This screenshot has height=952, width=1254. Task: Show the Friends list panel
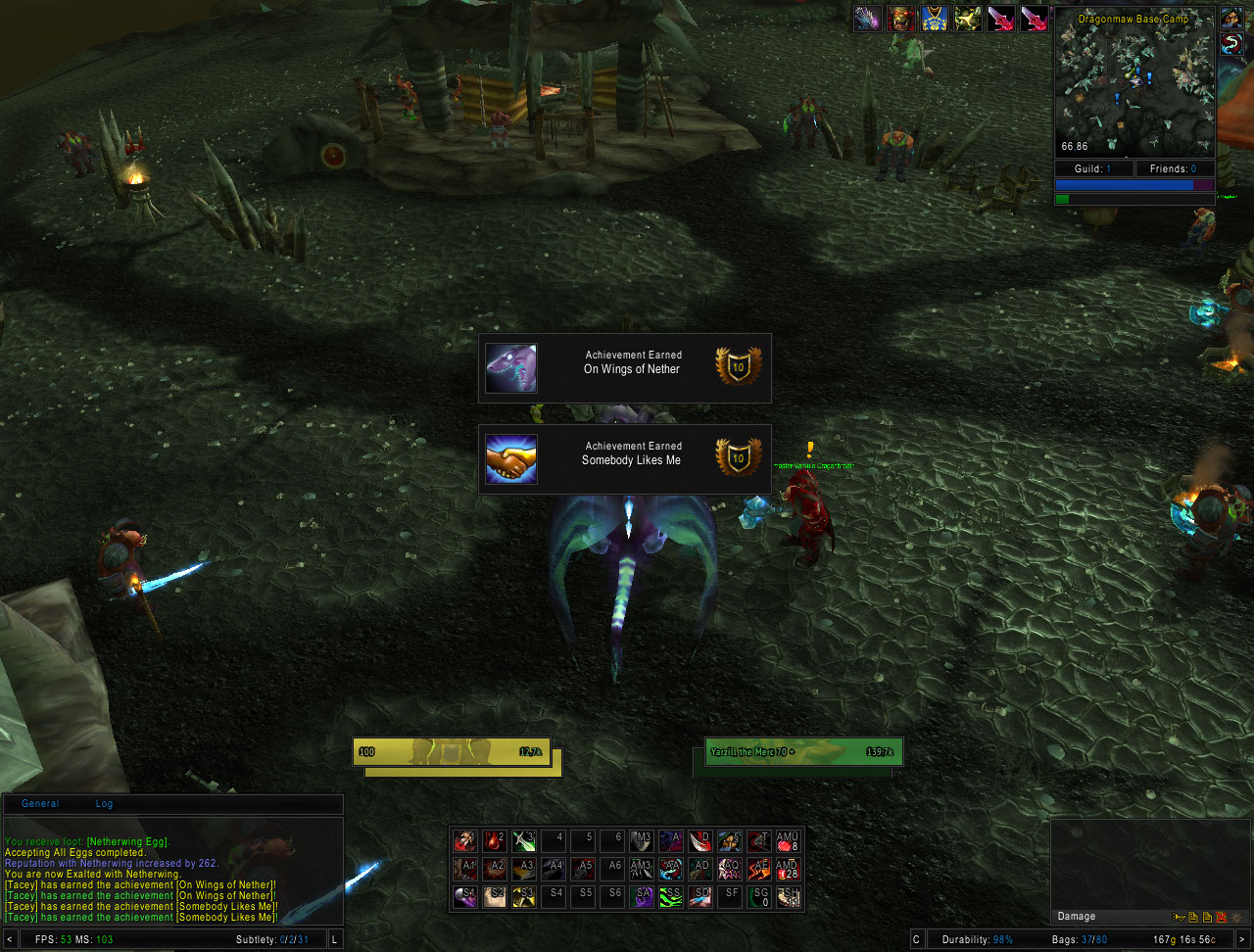(x=1174, y=169)
